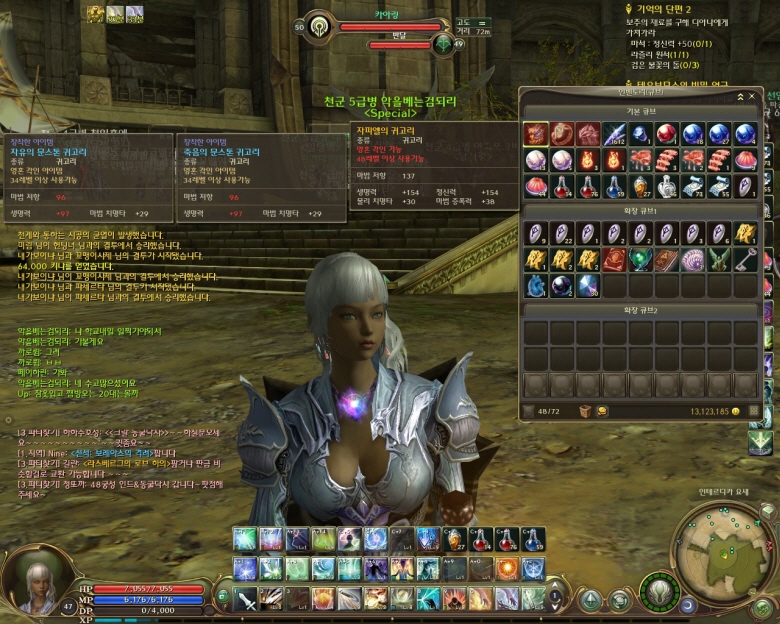The image size is (780, 624).
Task: Select the red spellbook item
Action: pos(614,260)
